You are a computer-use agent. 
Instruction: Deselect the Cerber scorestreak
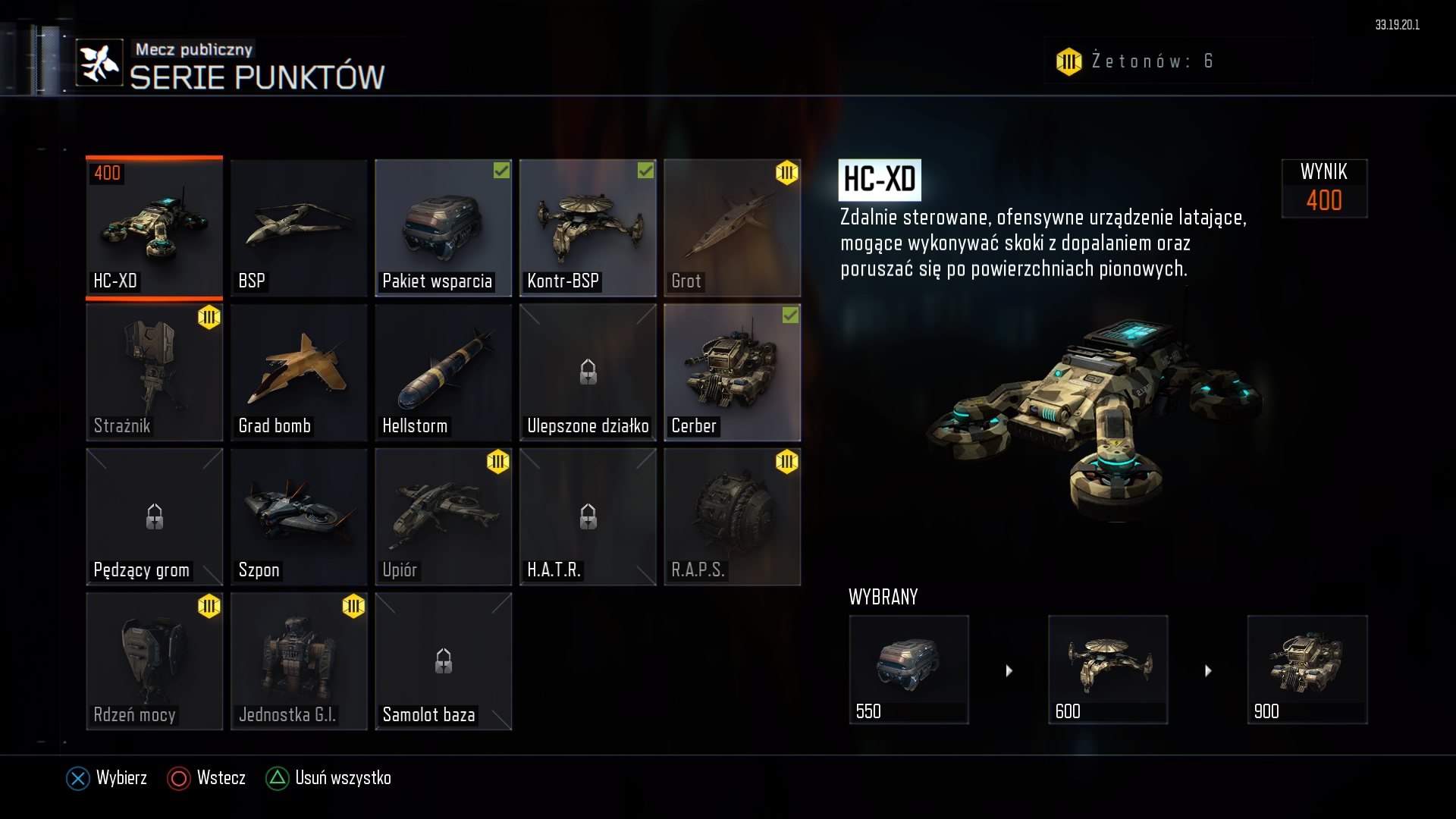point(732,372)
